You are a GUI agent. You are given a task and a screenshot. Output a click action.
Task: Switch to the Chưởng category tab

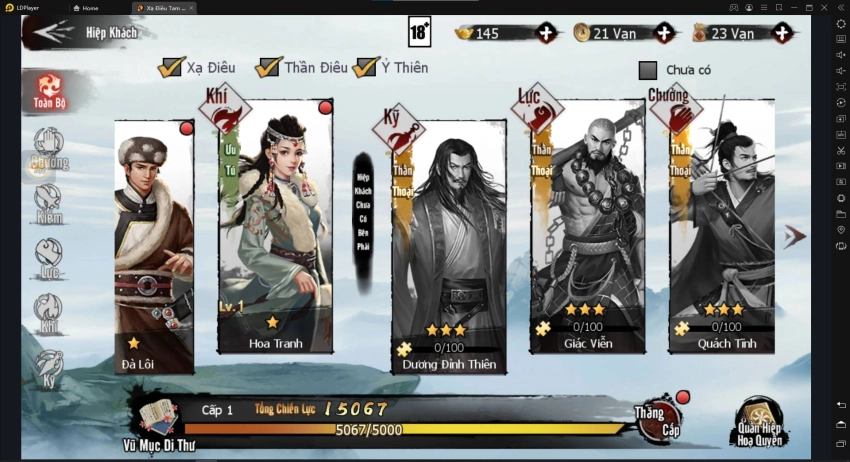(48, 148)
